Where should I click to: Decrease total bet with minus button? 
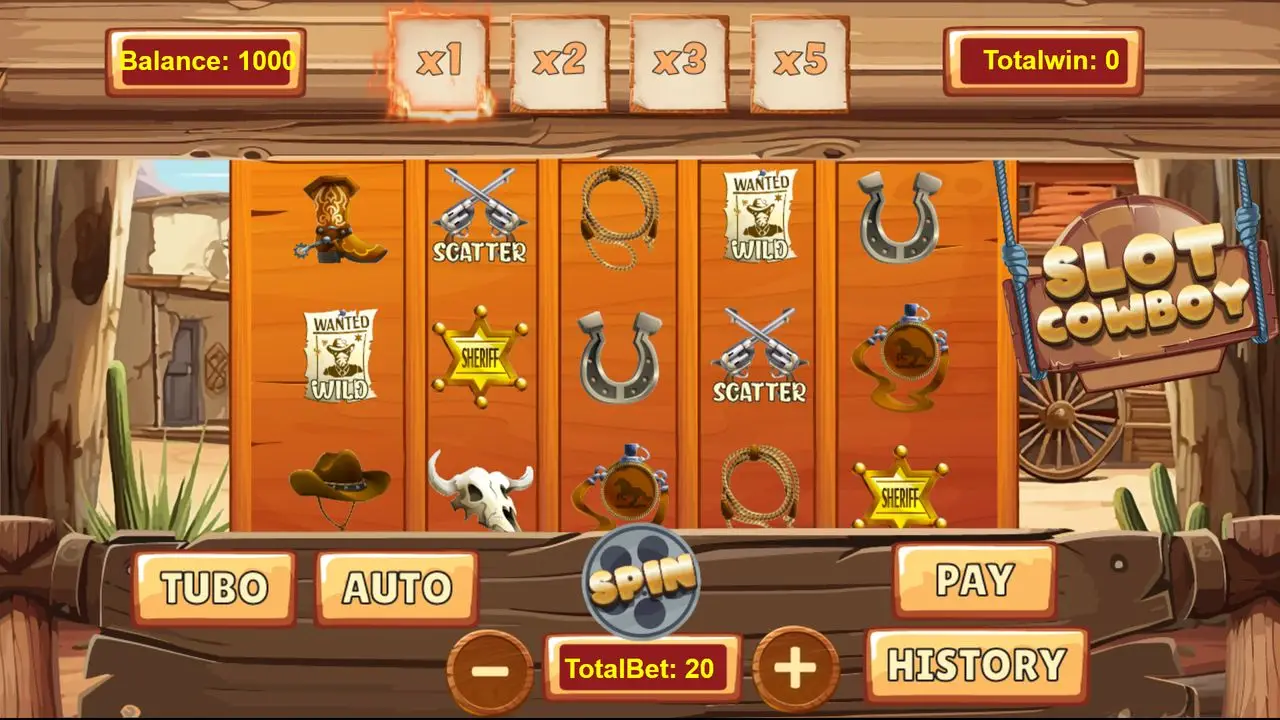490,669
